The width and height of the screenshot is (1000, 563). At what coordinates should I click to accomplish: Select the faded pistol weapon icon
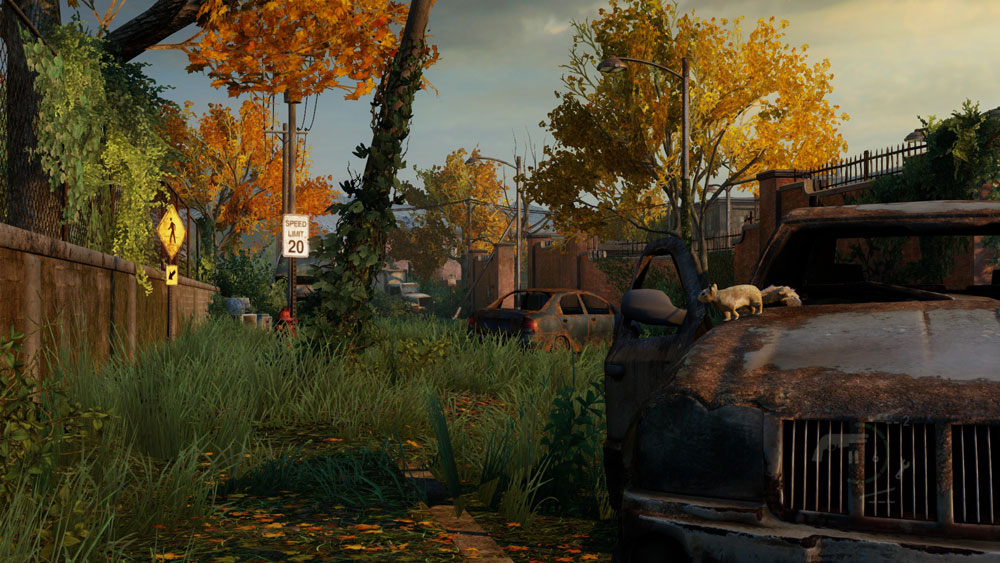point(835,443)
